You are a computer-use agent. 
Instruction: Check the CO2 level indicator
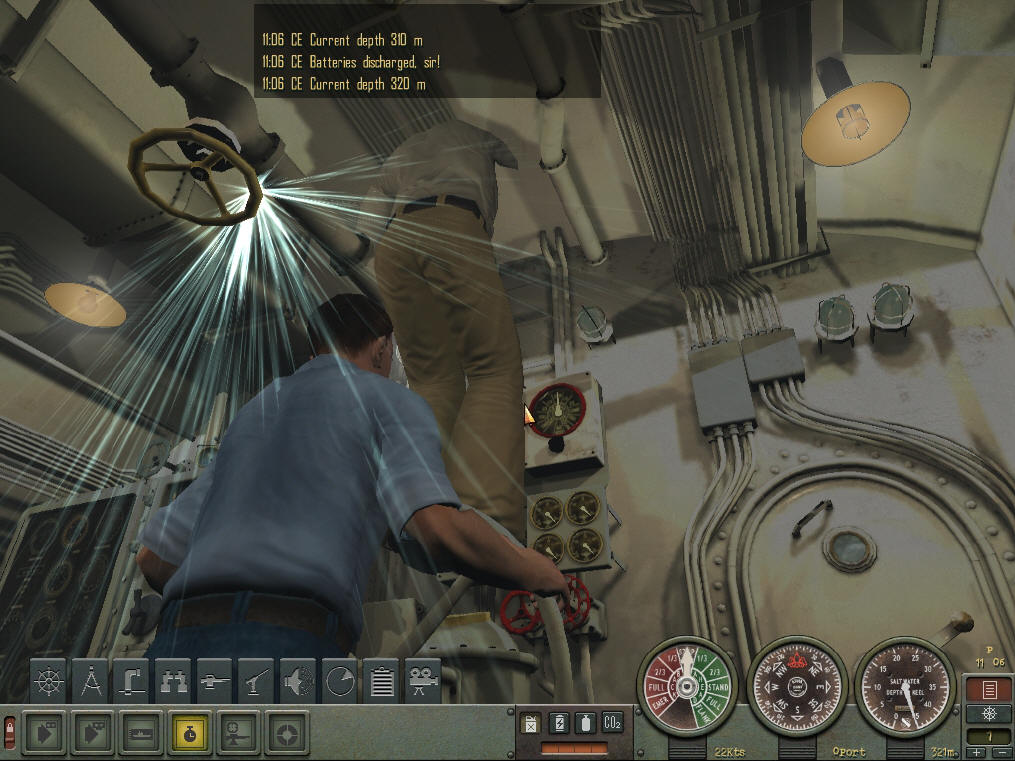(612, 722)
